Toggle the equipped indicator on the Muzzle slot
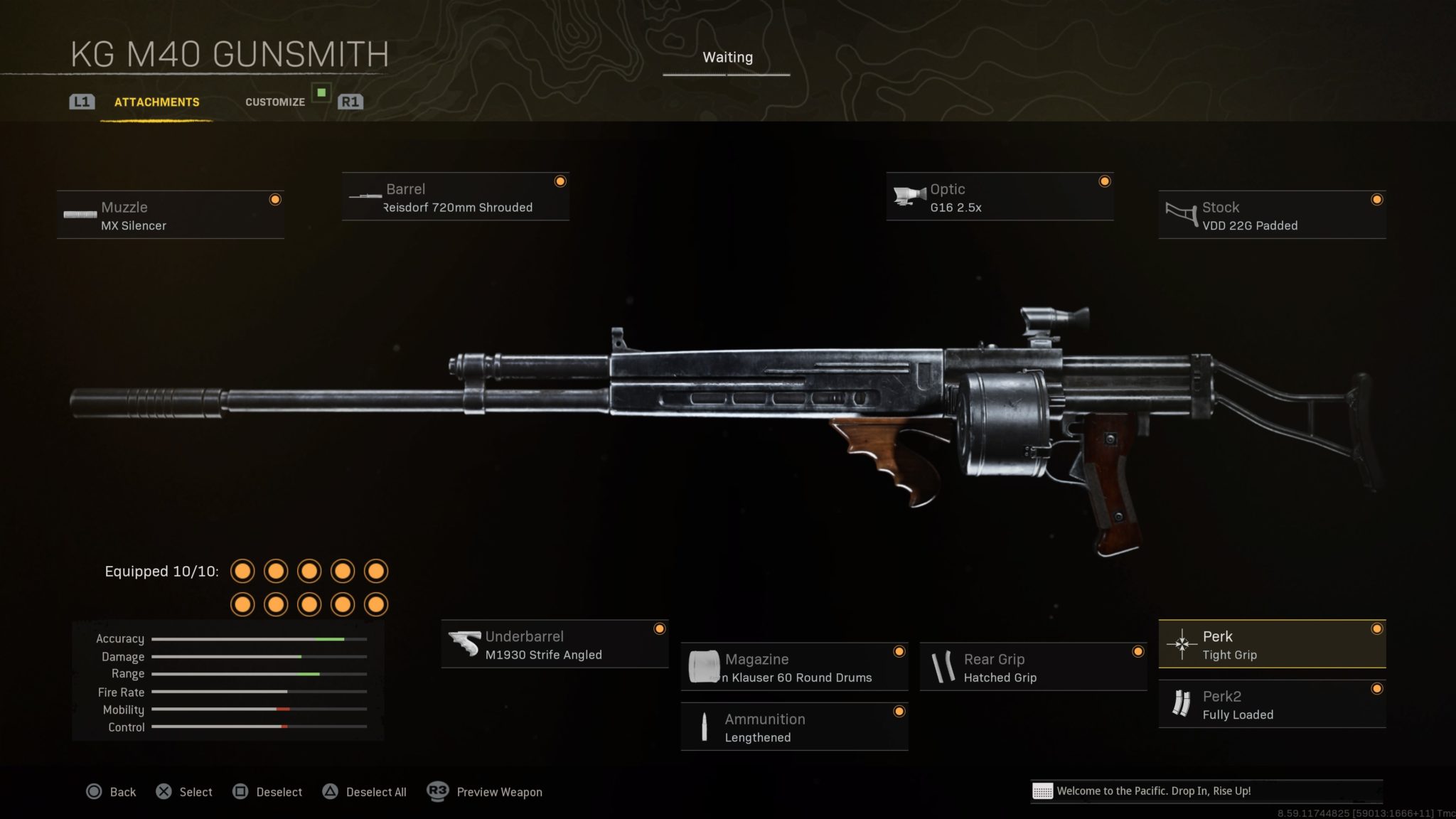Screen dimensions: 1456x819 pos(276,200)
